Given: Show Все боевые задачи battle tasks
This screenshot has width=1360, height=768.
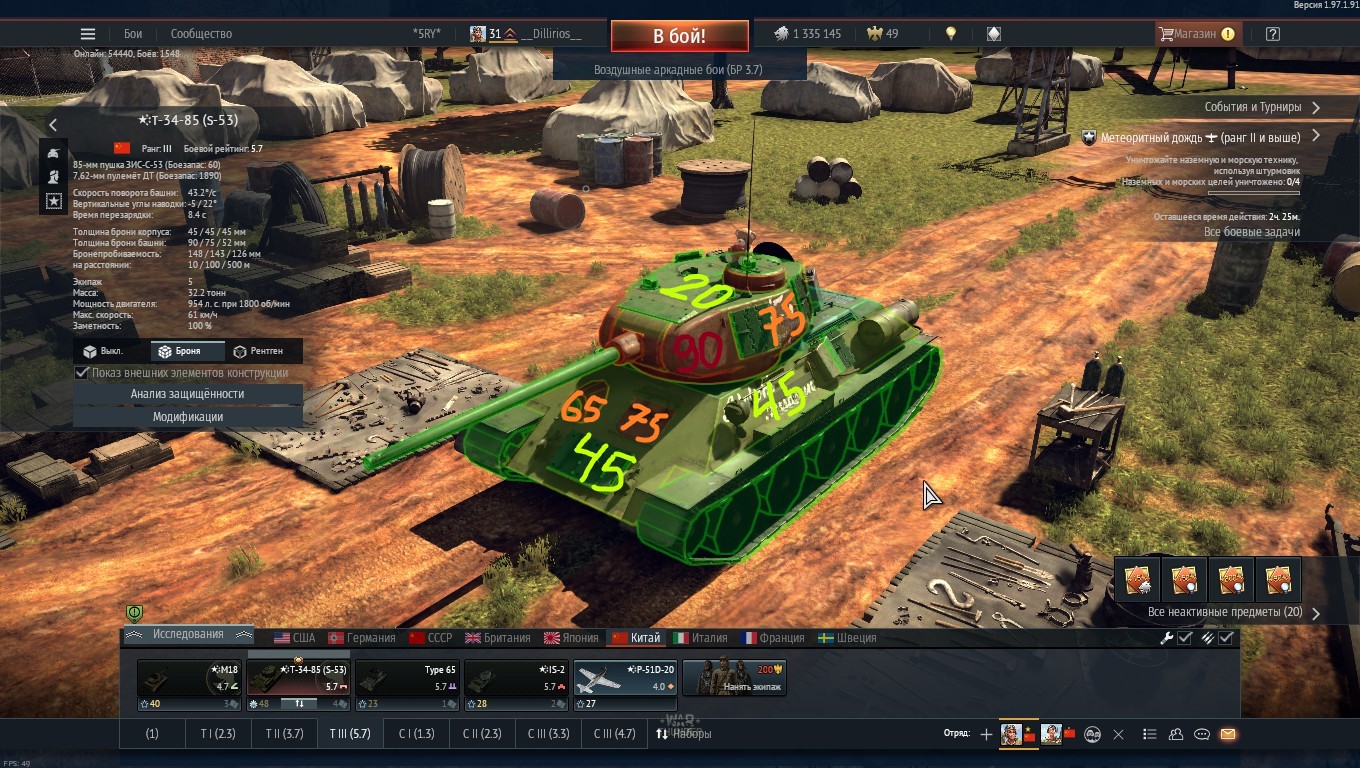Looking at the screenshot, I should 1251,232.
